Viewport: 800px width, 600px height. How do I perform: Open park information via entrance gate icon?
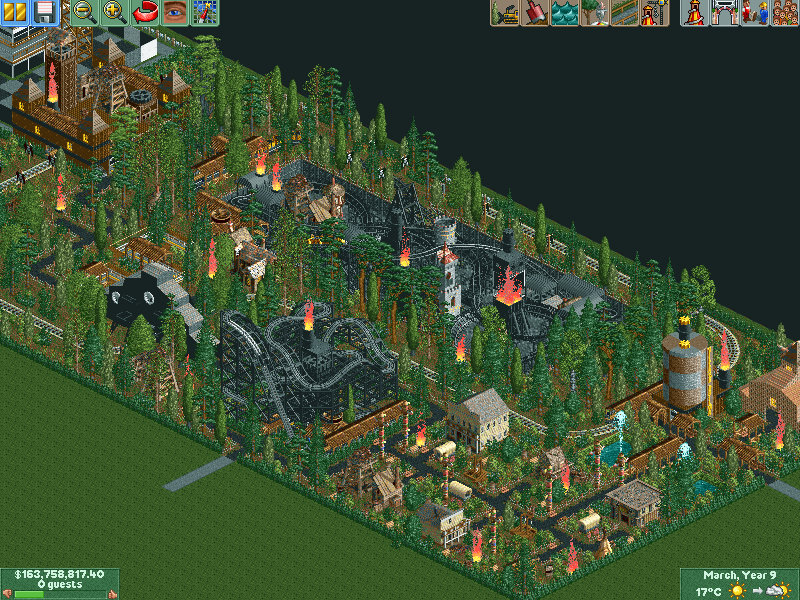coord(724,13)
